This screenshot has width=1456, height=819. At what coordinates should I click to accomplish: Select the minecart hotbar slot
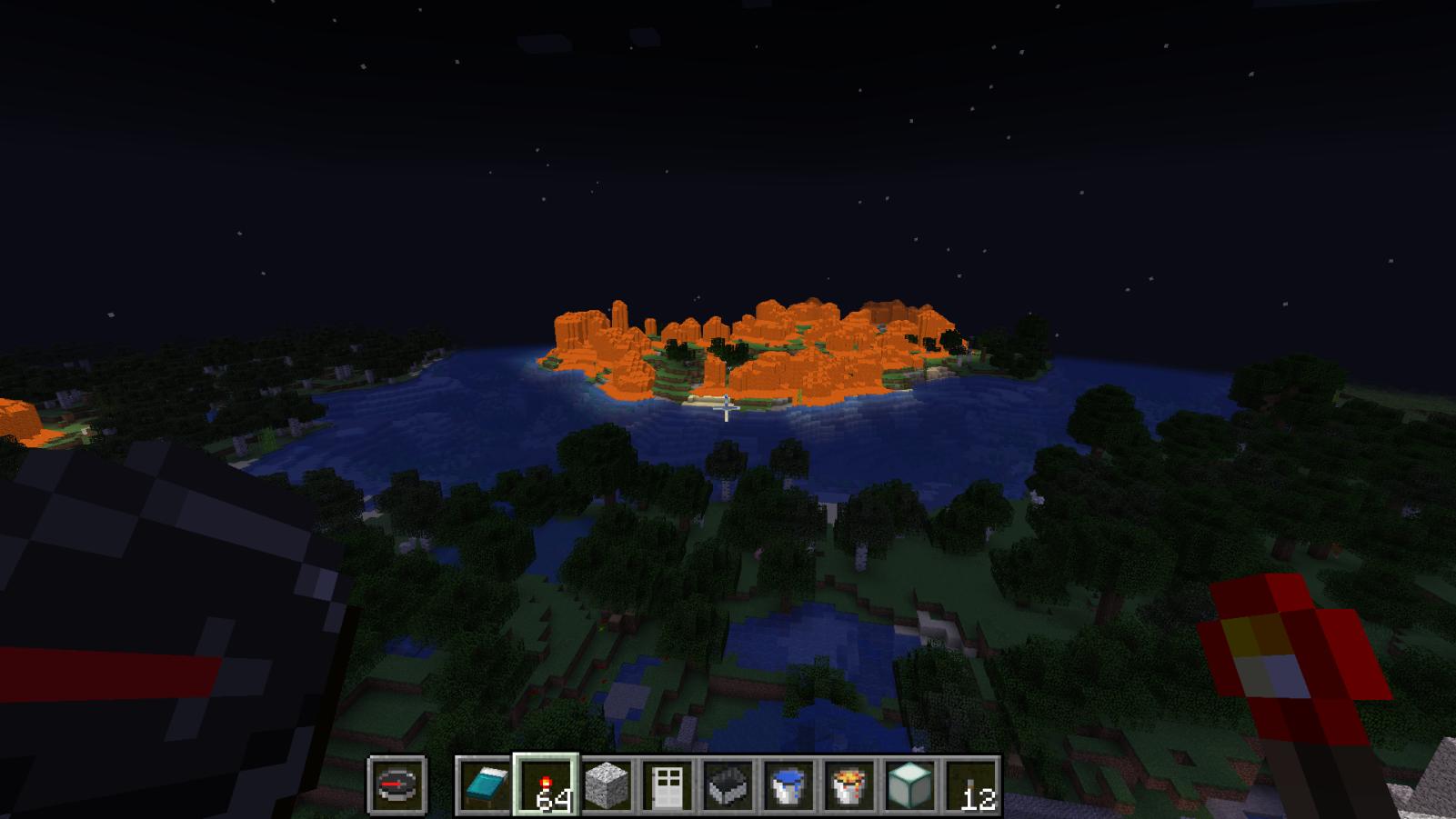pos(728,784)
